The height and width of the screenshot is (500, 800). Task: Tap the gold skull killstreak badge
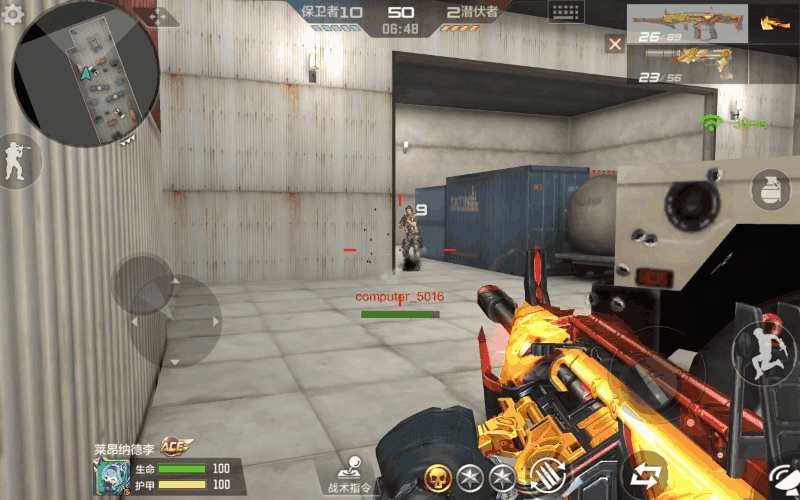(437, 478)
